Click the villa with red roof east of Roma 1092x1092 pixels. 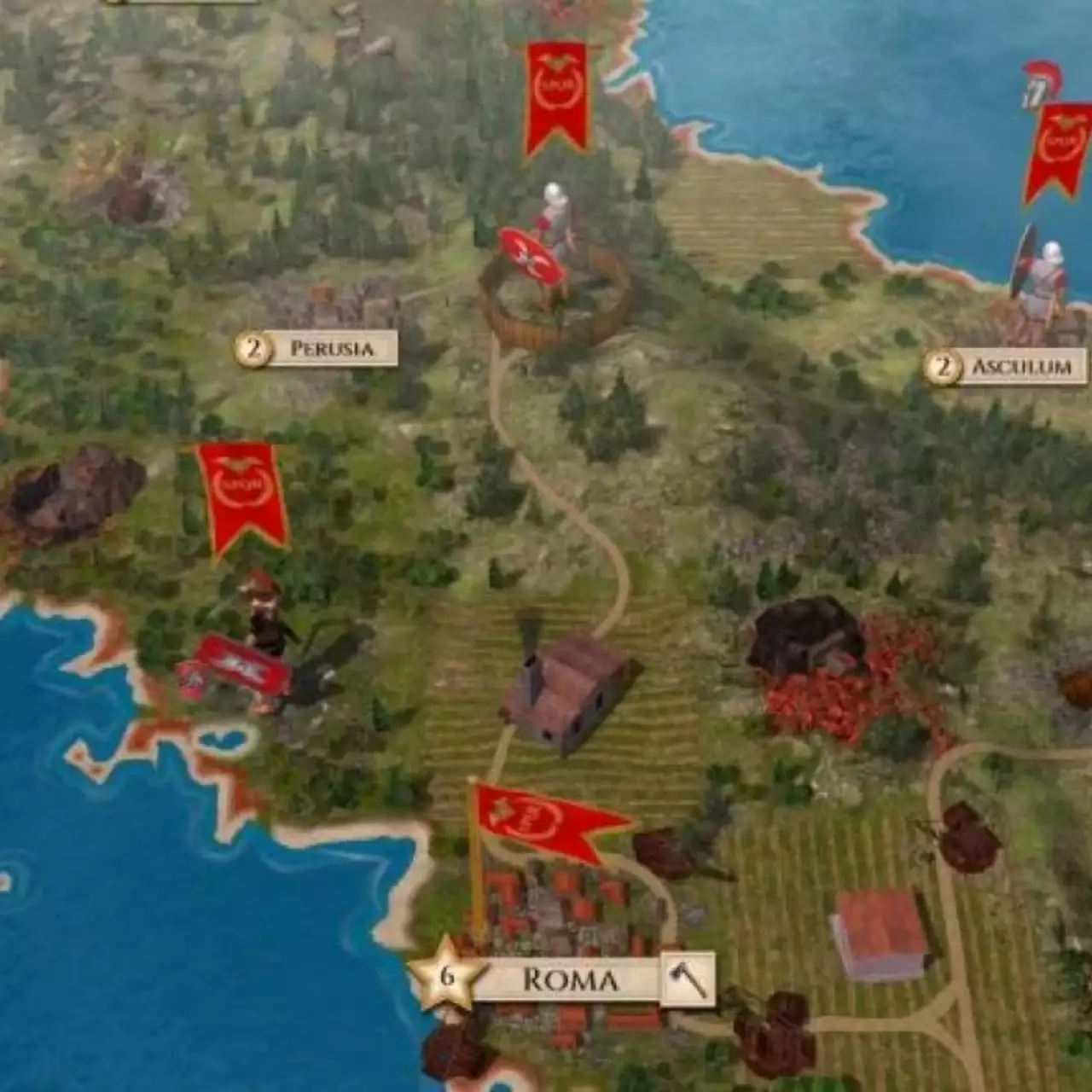point(879,934)
